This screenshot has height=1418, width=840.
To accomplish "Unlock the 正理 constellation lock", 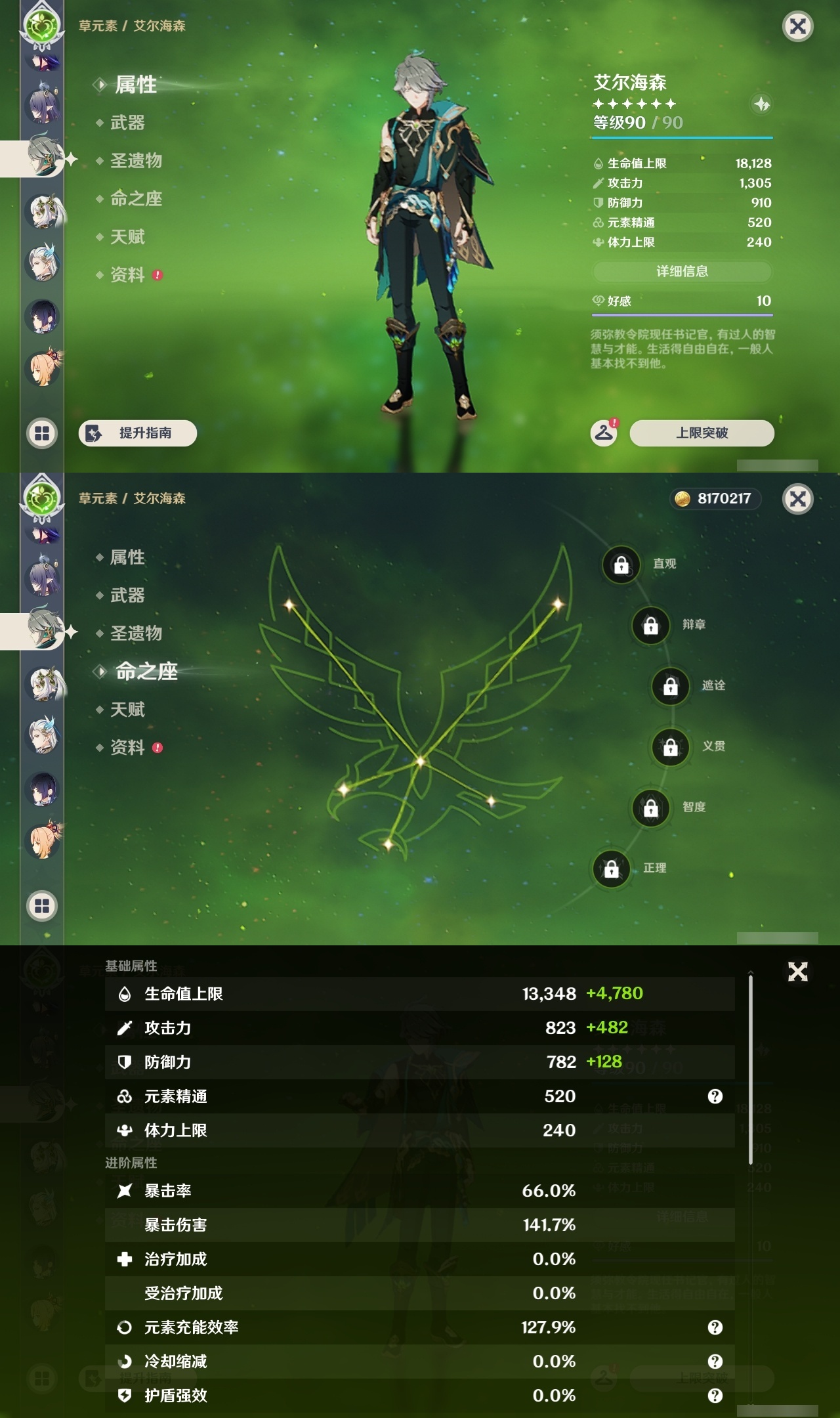I will pos(611,869).
